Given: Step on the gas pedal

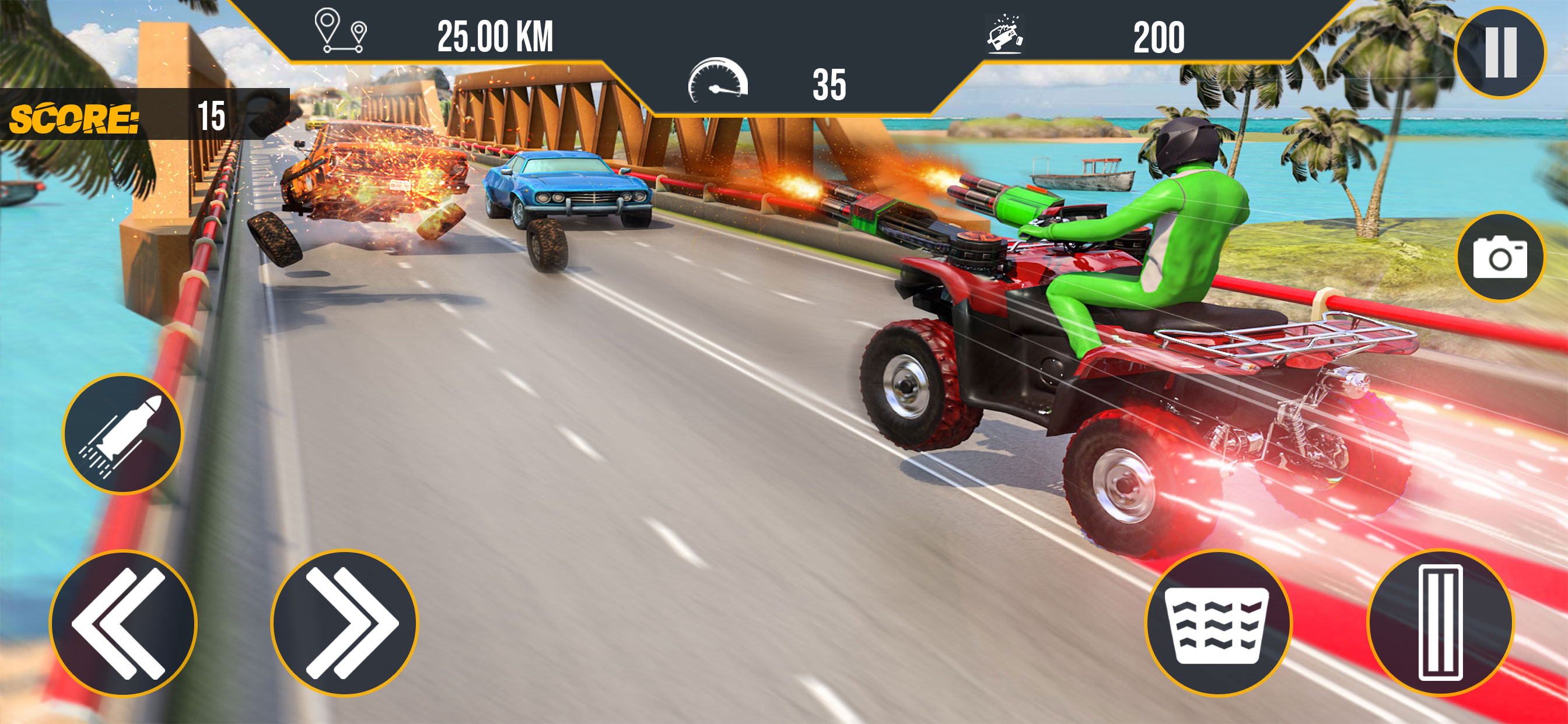Looking at the screenshot, I should [1440, 623].
